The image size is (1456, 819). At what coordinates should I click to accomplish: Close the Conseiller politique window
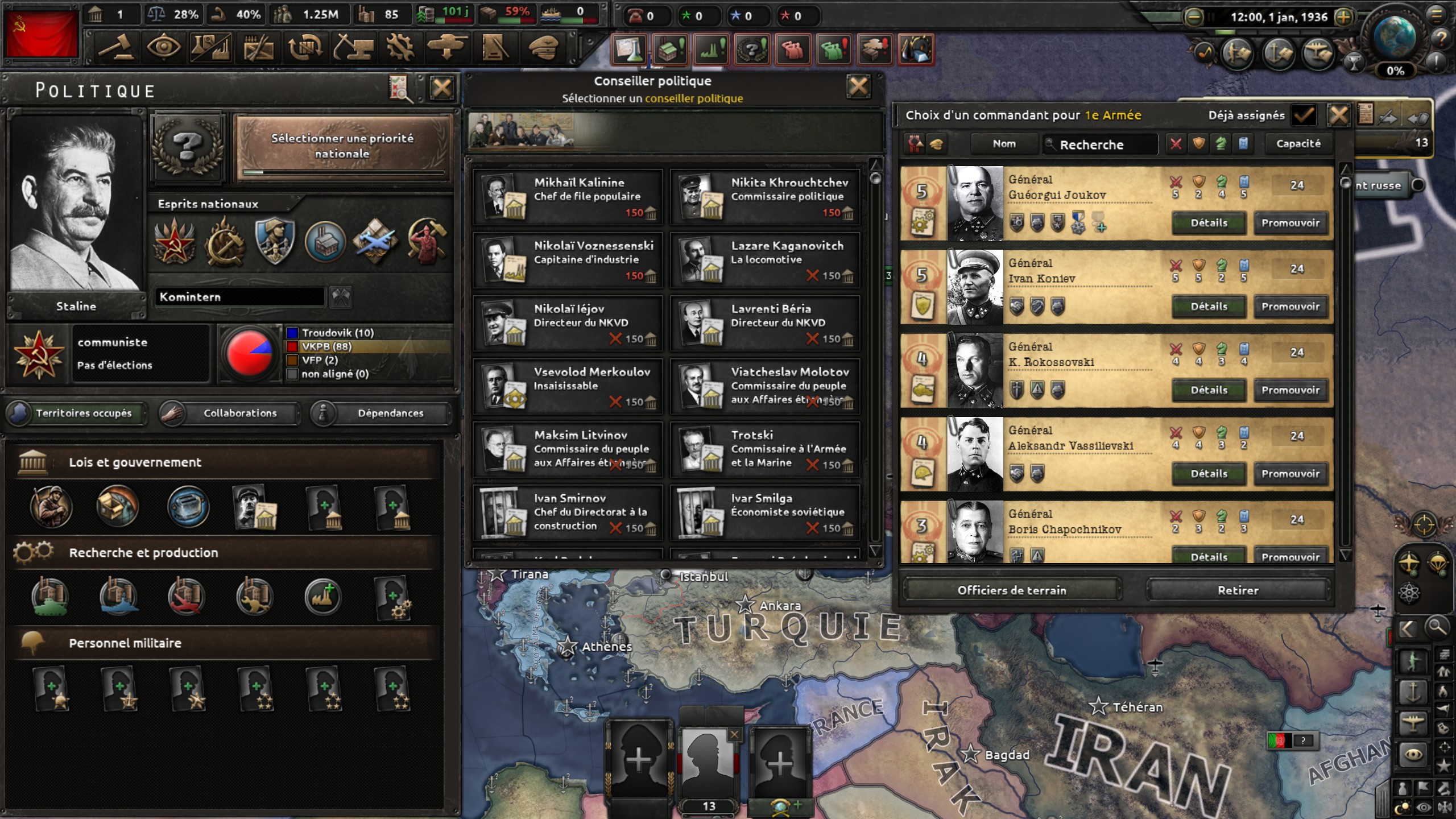click(858, 87)
